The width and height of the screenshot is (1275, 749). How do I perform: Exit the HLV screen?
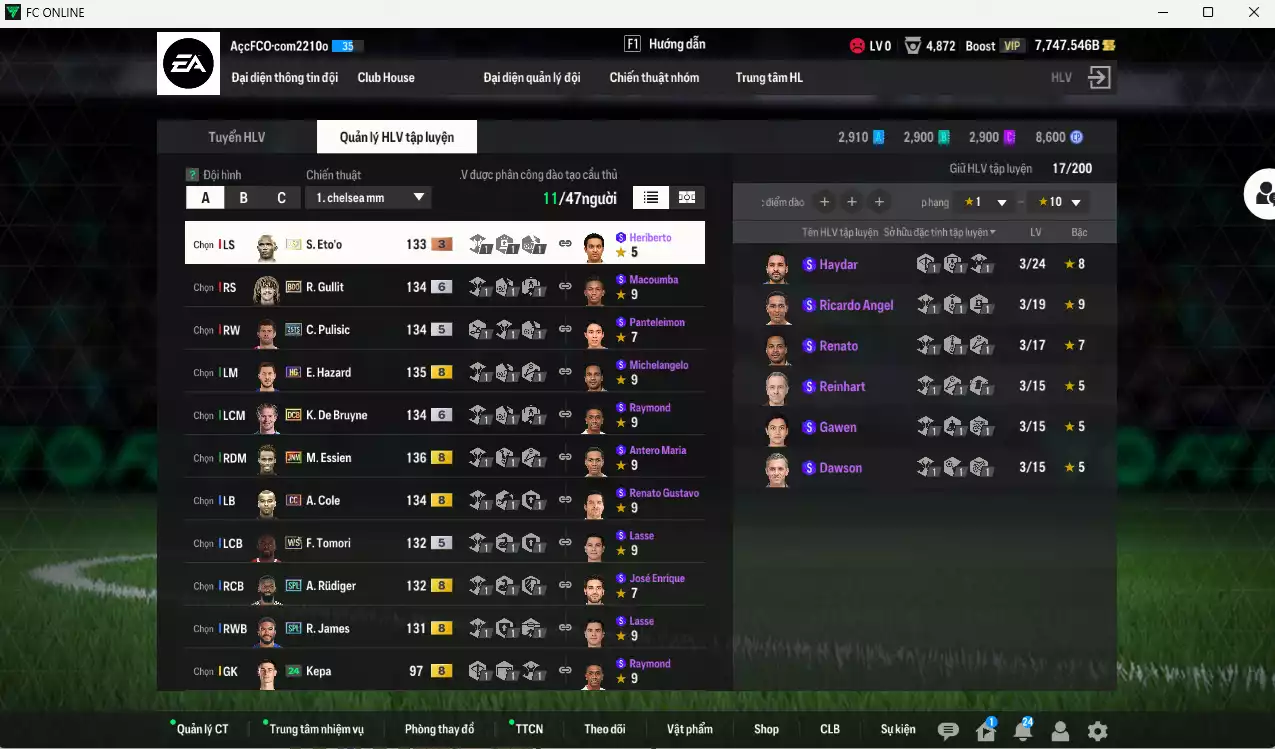pyautogui.click(x=1099, y=78)
